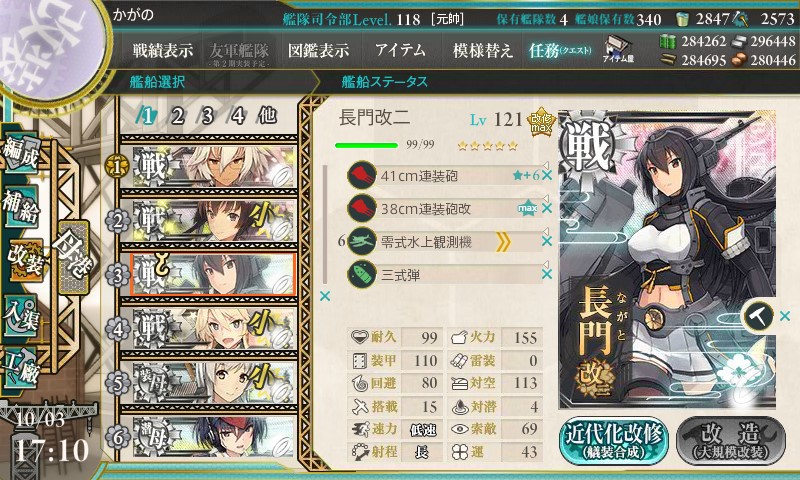Screen dimensions: 800x480
Task: Open the 戦績表示 records menu
Action: (163, 50)
